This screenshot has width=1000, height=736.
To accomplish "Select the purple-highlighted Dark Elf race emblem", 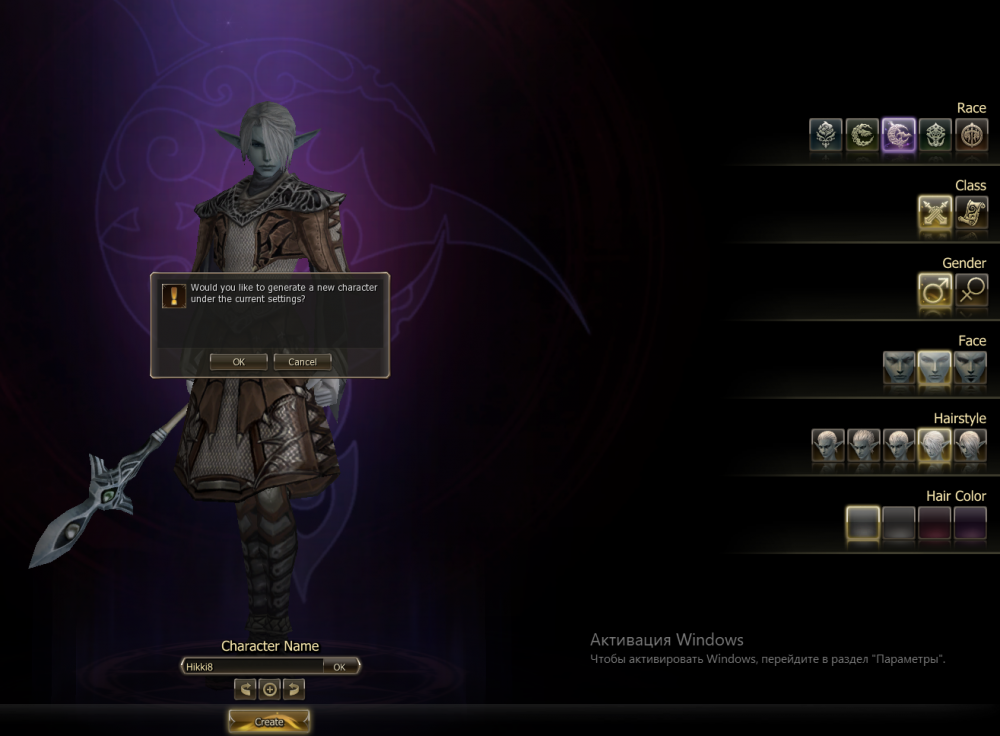I will (899, 134).
